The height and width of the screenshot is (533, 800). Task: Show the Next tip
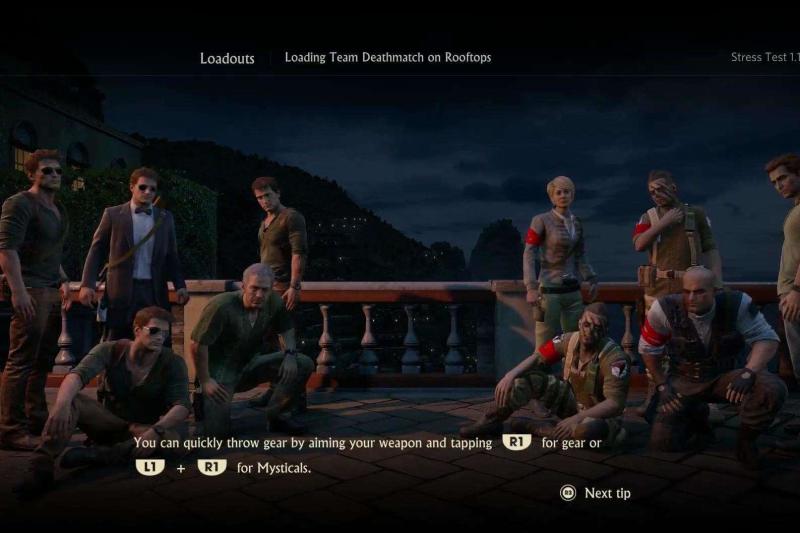tap(596, 493)
